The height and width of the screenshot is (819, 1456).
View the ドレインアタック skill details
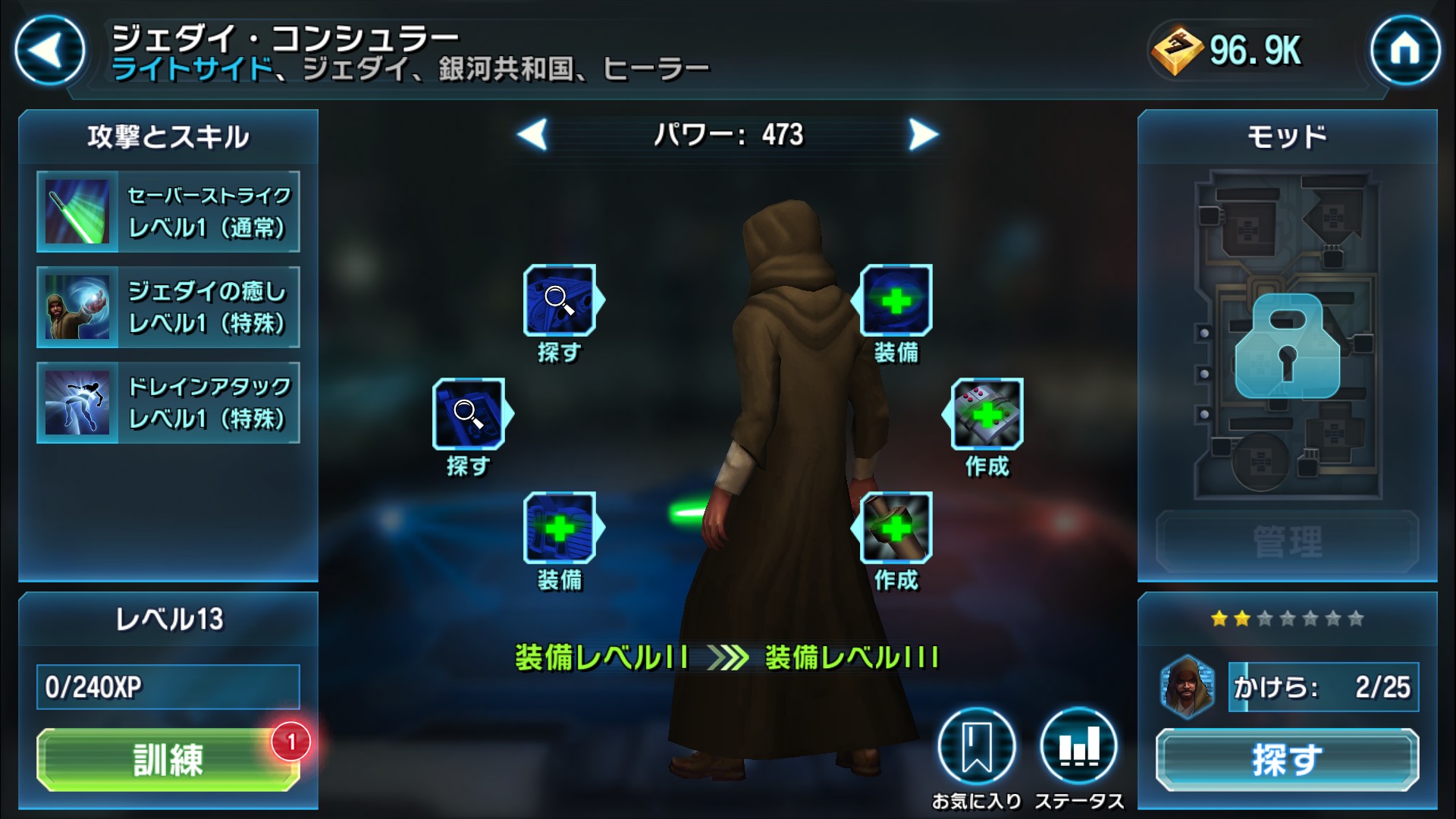pyautogui.click(x=168, y=403)
